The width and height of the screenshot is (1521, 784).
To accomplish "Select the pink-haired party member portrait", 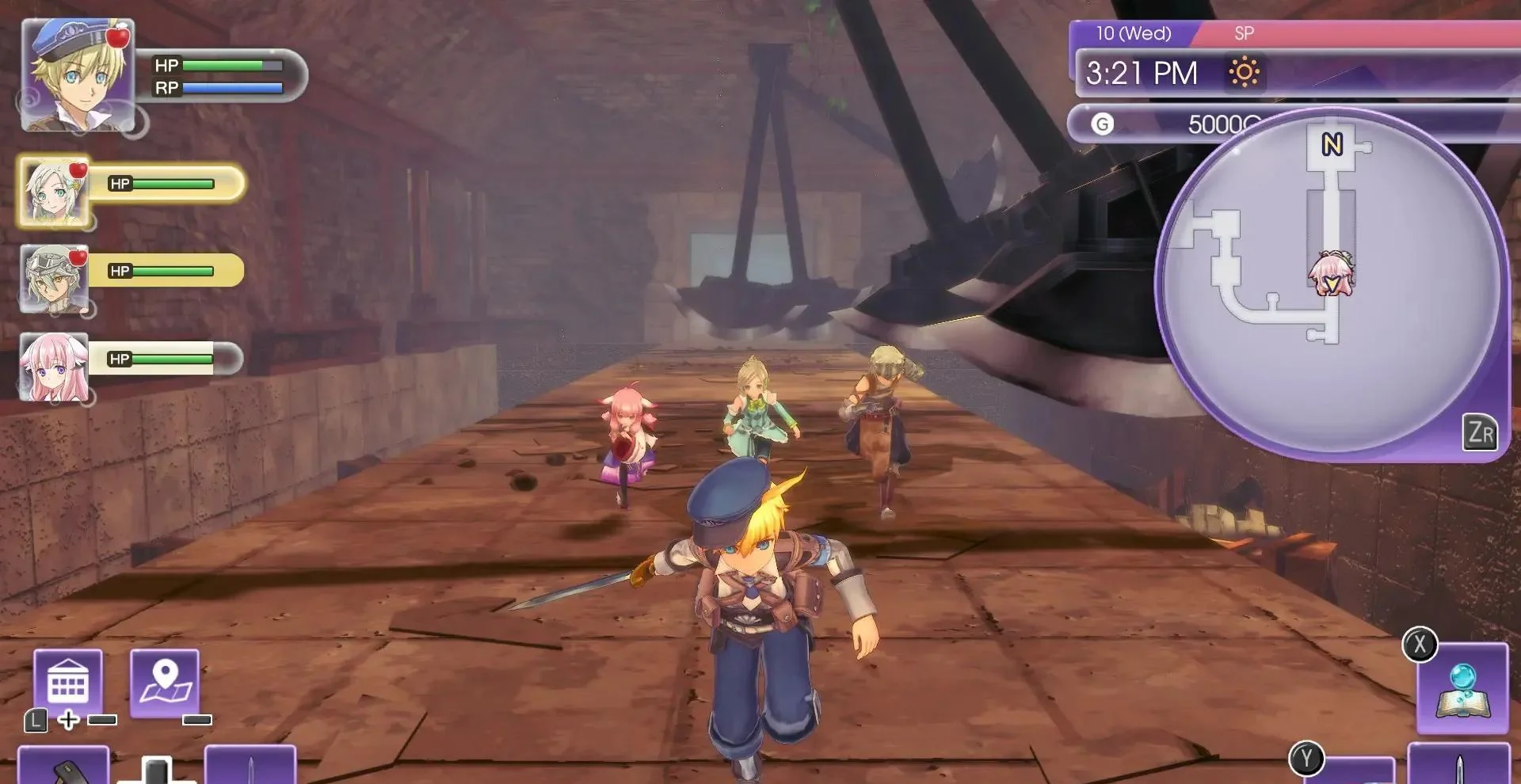I will pyautogui.click(x=54, y=367).
